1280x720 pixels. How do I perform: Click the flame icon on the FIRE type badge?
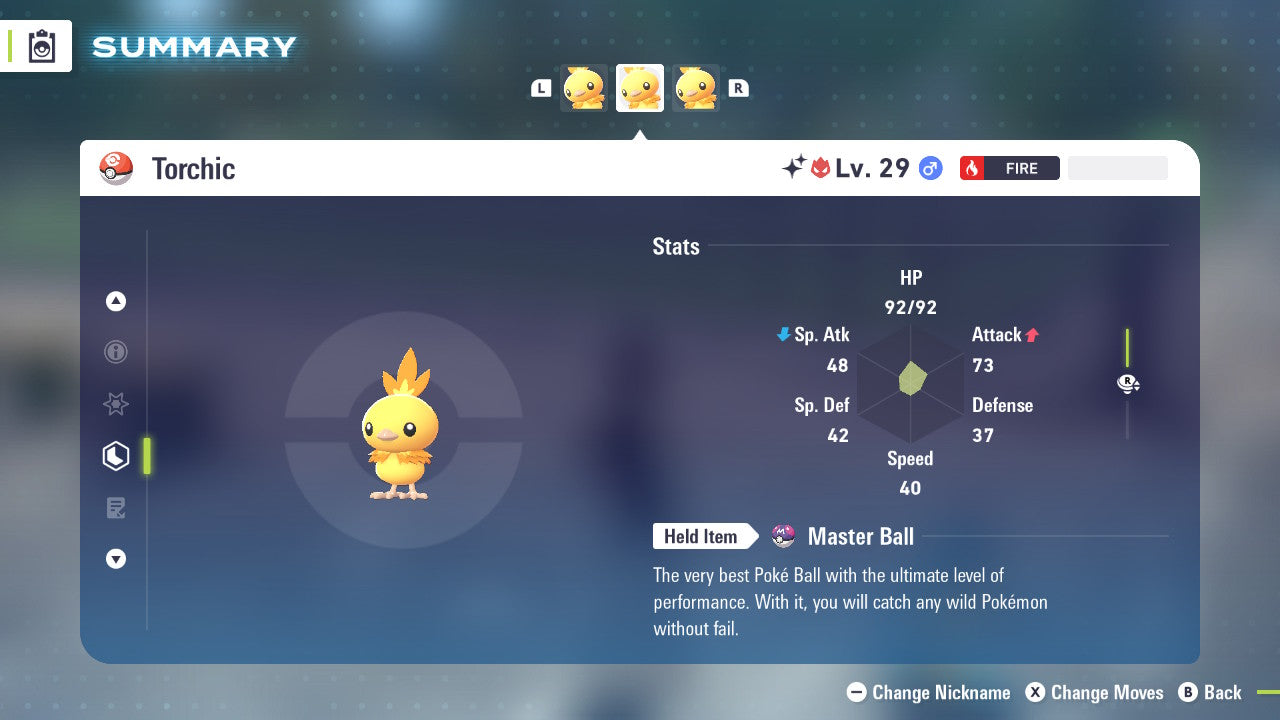[x=970, y=168]
